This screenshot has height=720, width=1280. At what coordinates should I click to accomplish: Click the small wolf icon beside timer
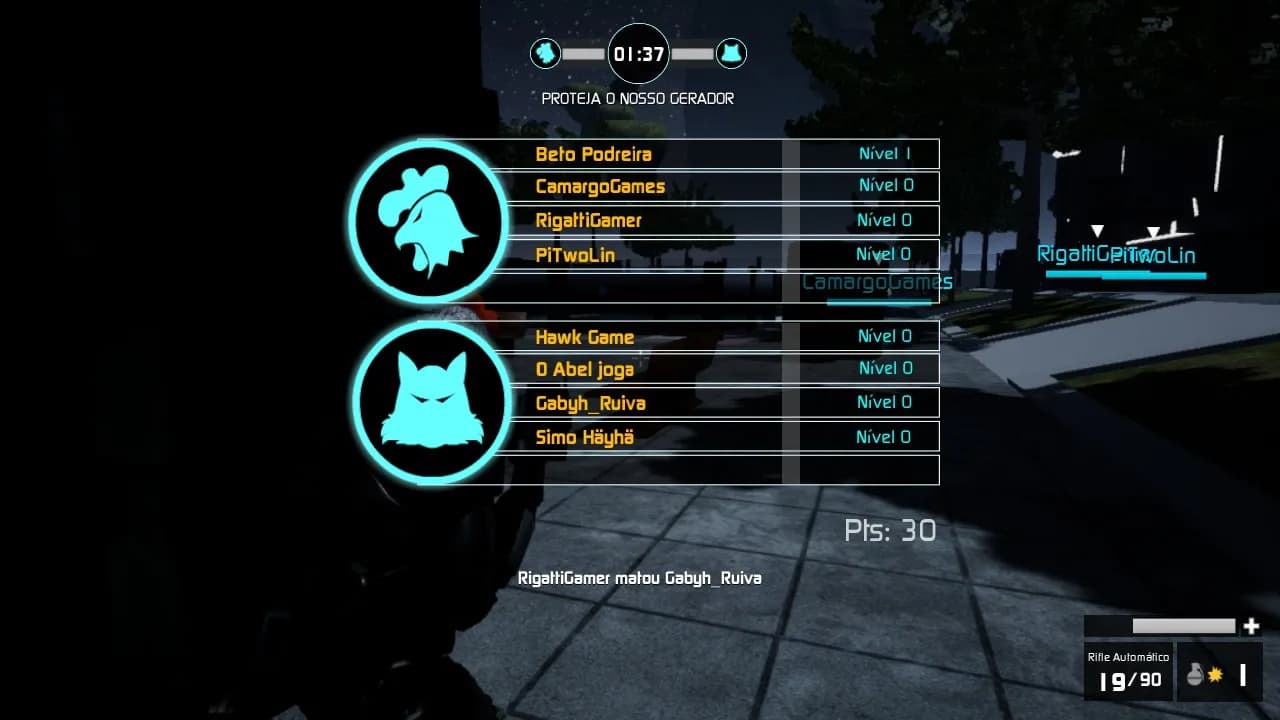point(732,53)
